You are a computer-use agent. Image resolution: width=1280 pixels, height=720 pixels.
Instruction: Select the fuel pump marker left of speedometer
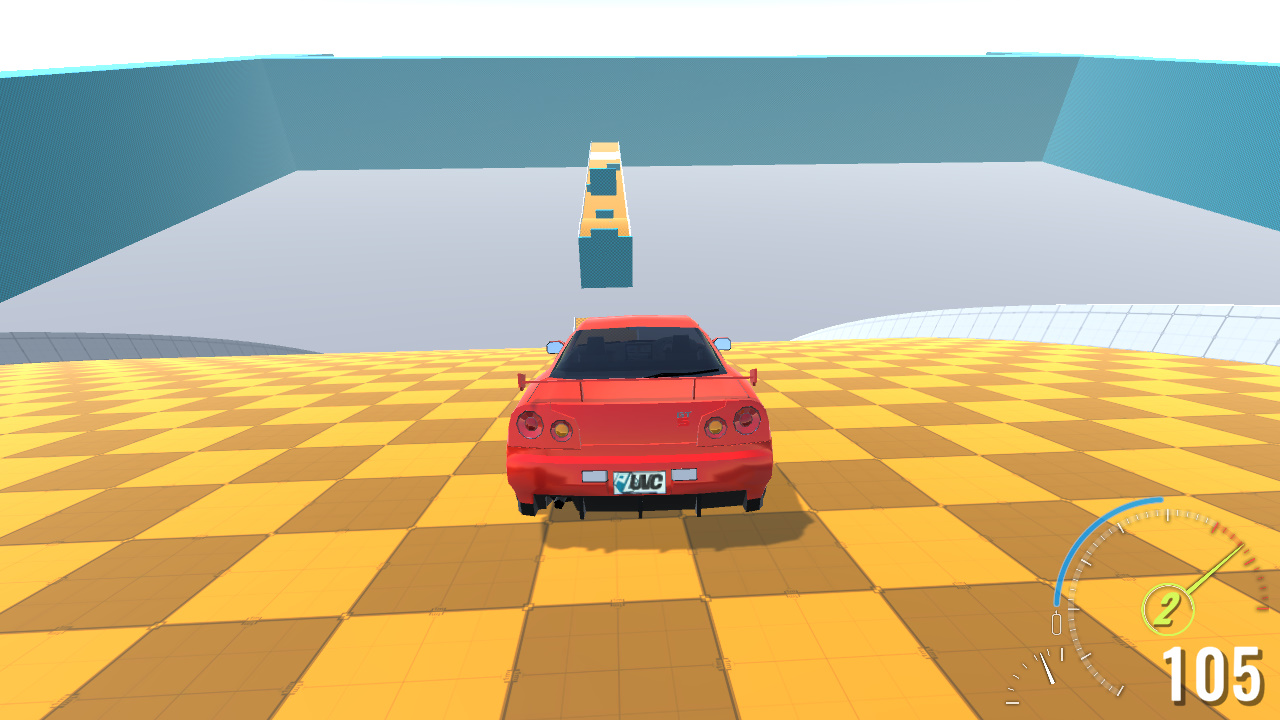[1055, 622]
